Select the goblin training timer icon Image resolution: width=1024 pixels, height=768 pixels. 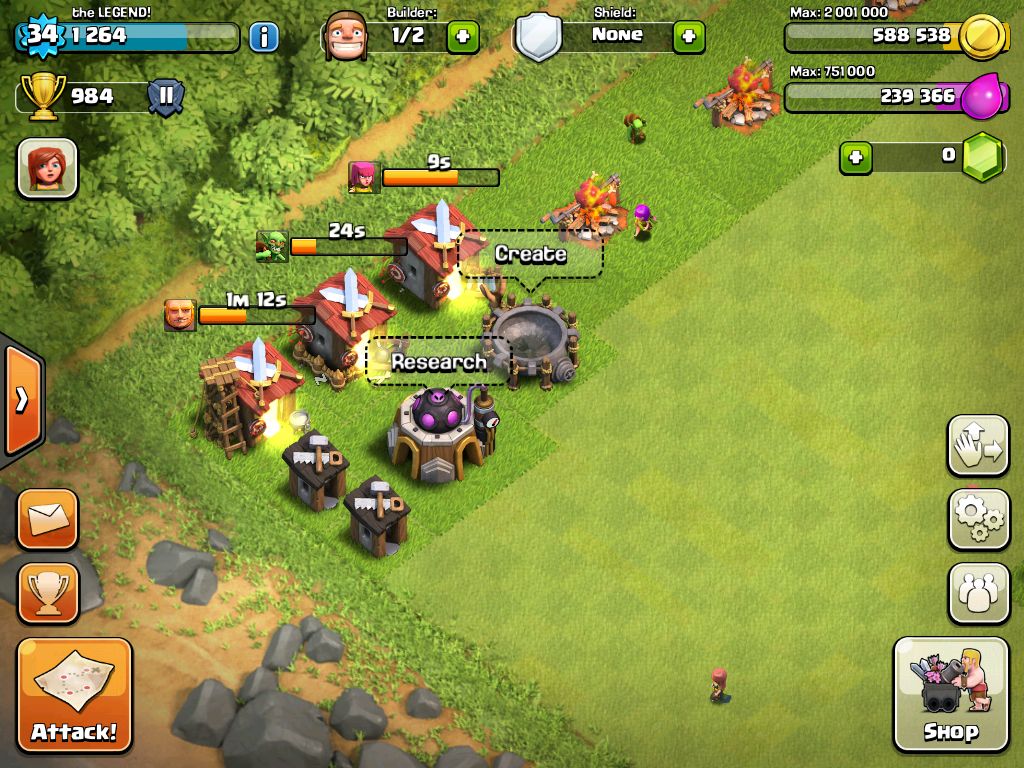pos(271,246)
